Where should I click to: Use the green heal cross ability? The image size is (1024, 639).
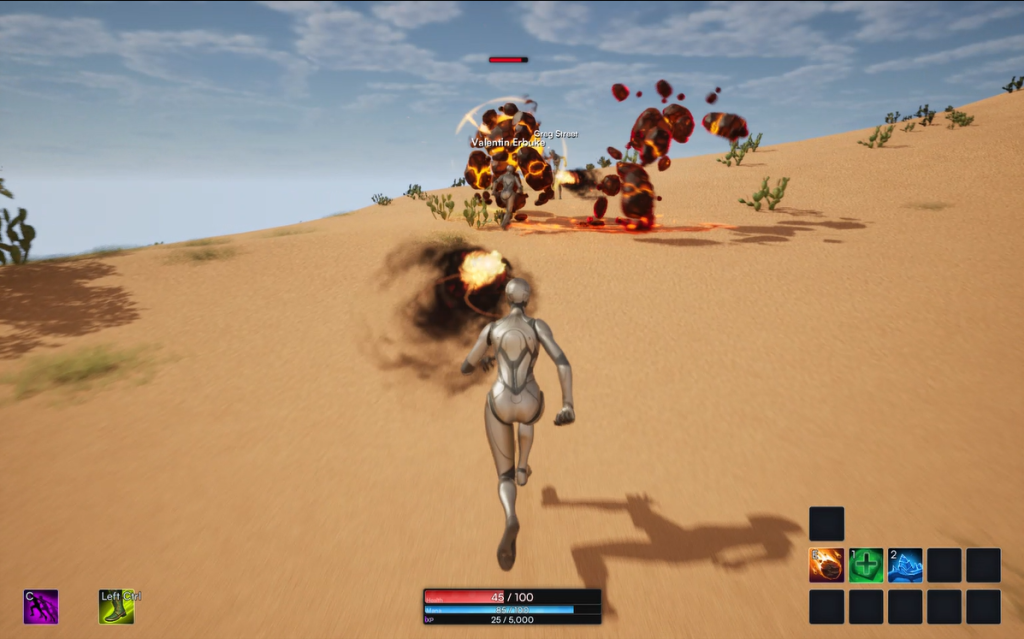click(x=866, y=565)
